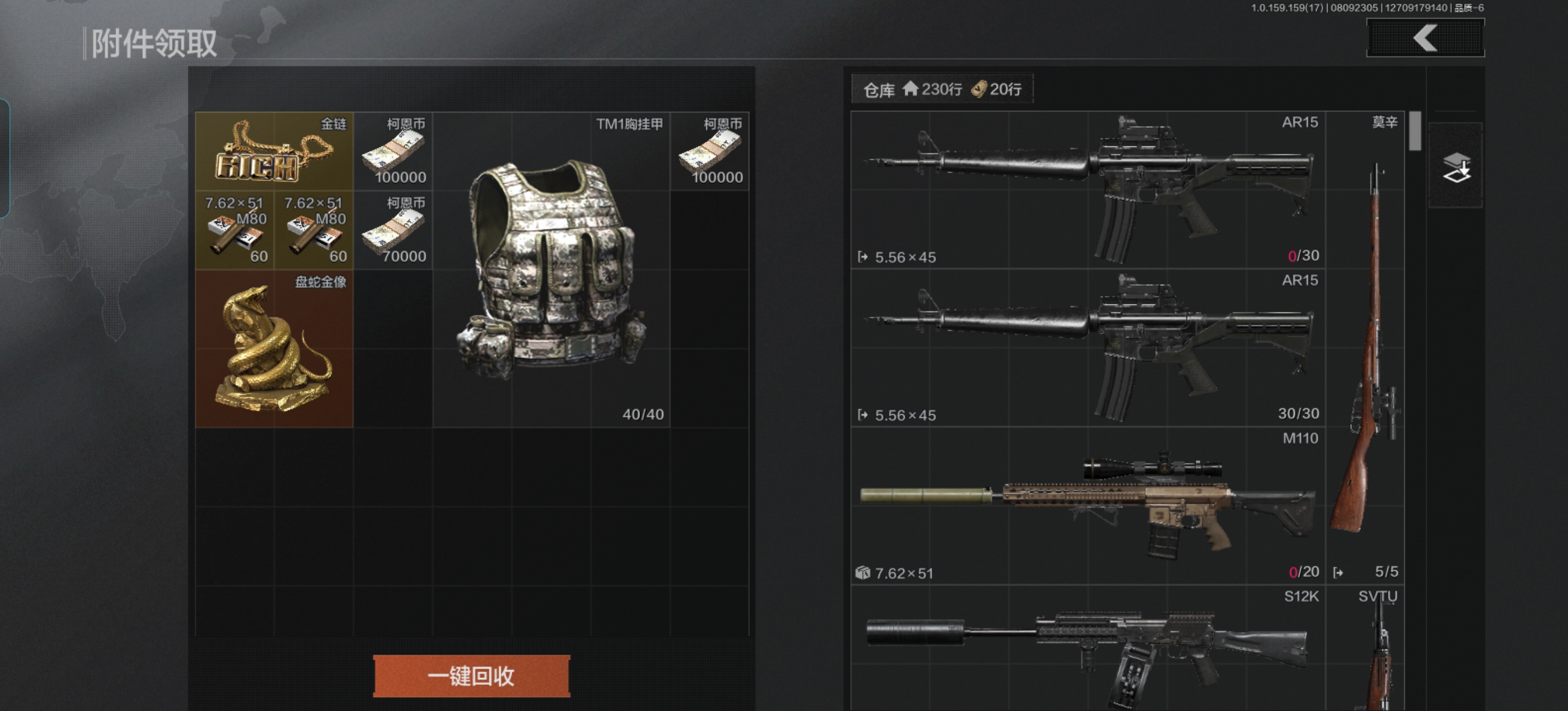Screen dimensions: 1568x711
Task: Click the 一键回收 recycle-all button
Action: [x=471, y=675]
